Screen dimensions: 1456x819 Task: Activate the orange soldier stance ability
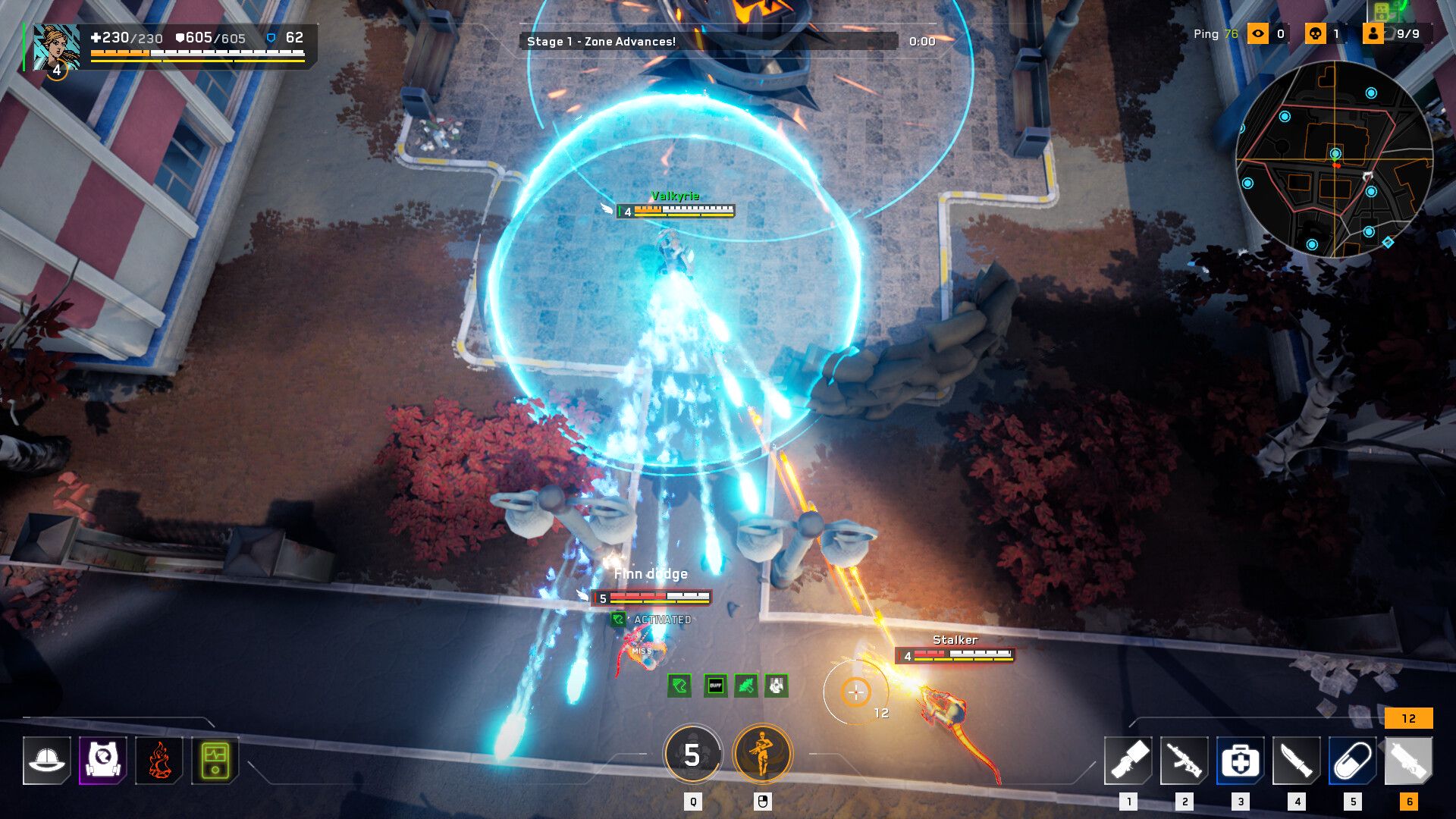pos(762,755)
